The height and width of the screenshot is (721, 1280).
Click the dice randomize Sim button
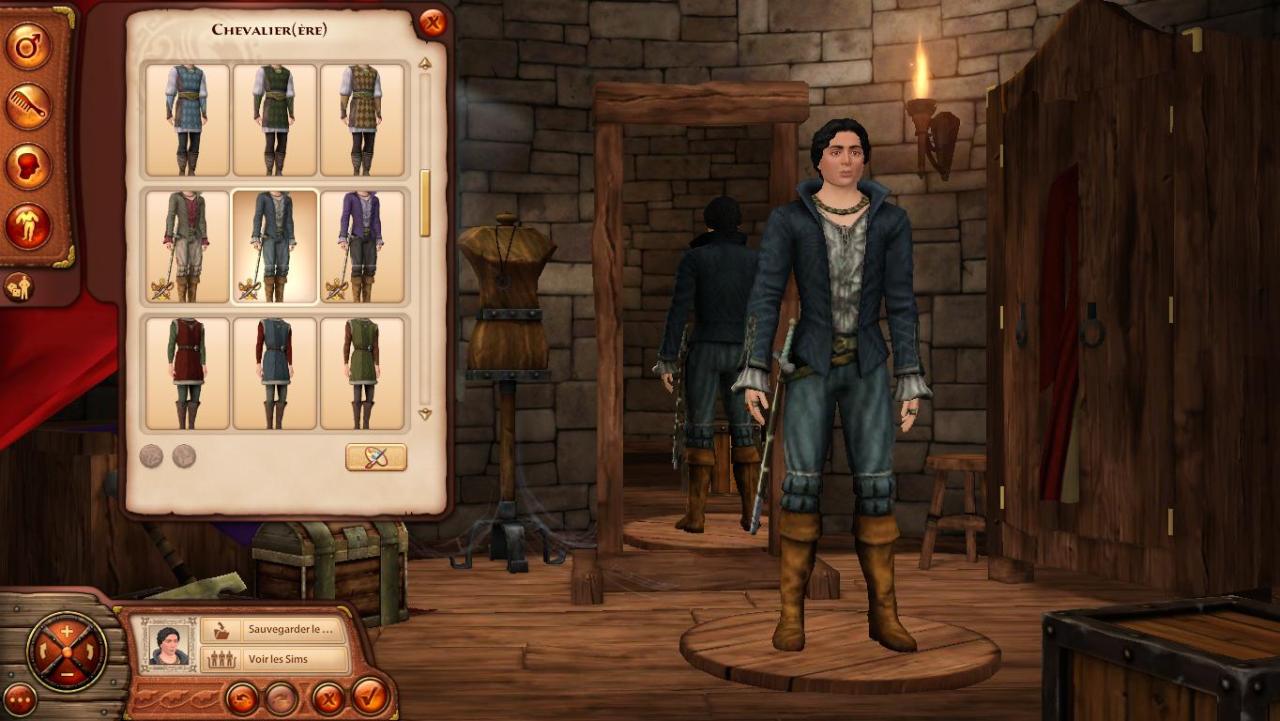(x=19, y=287)
